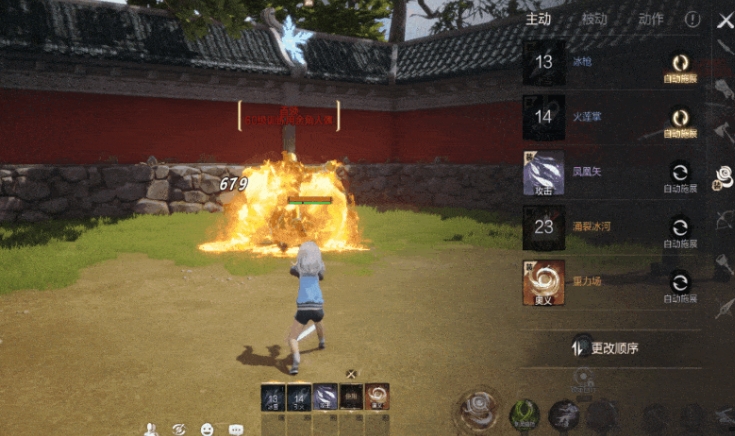Toggle the eye visibility icon
The image size is (735, 436).
pos(179,429)
